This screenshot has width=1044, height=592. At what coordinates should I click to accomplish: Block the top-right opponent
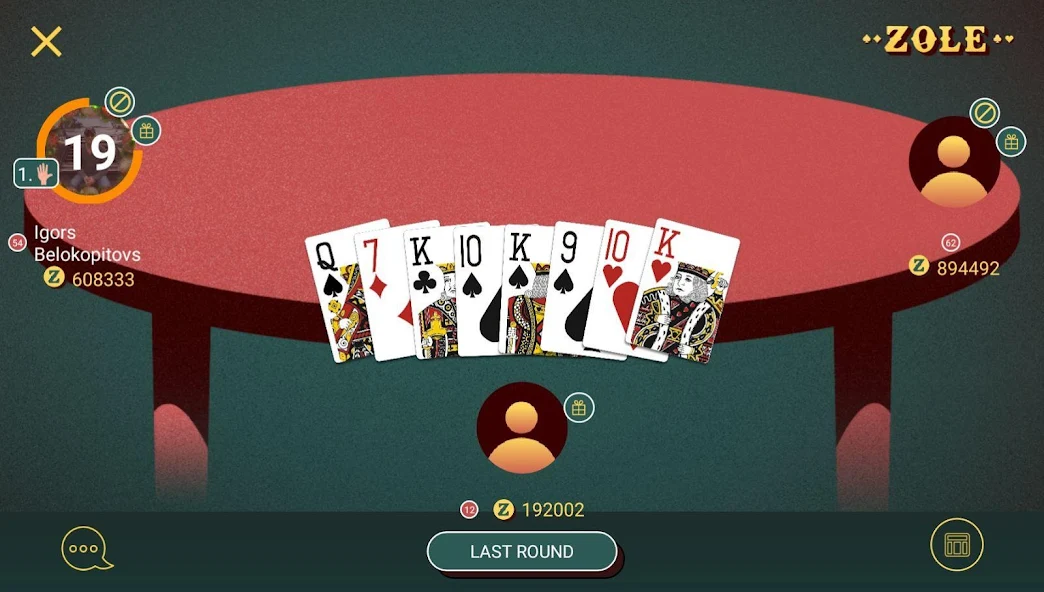tap(984, 113)
